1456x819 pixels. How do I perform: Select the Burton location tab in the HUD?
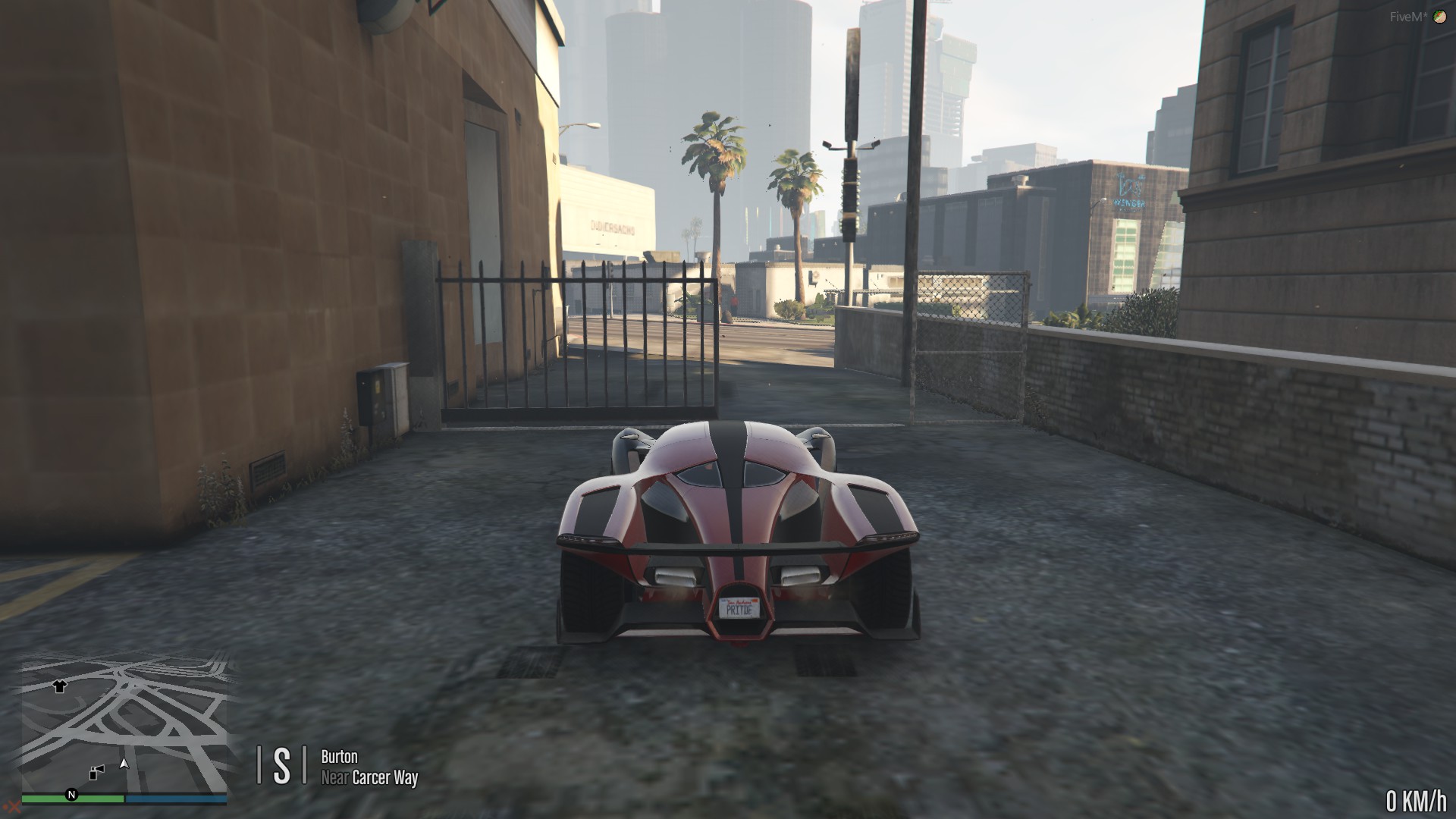[340, 756]
